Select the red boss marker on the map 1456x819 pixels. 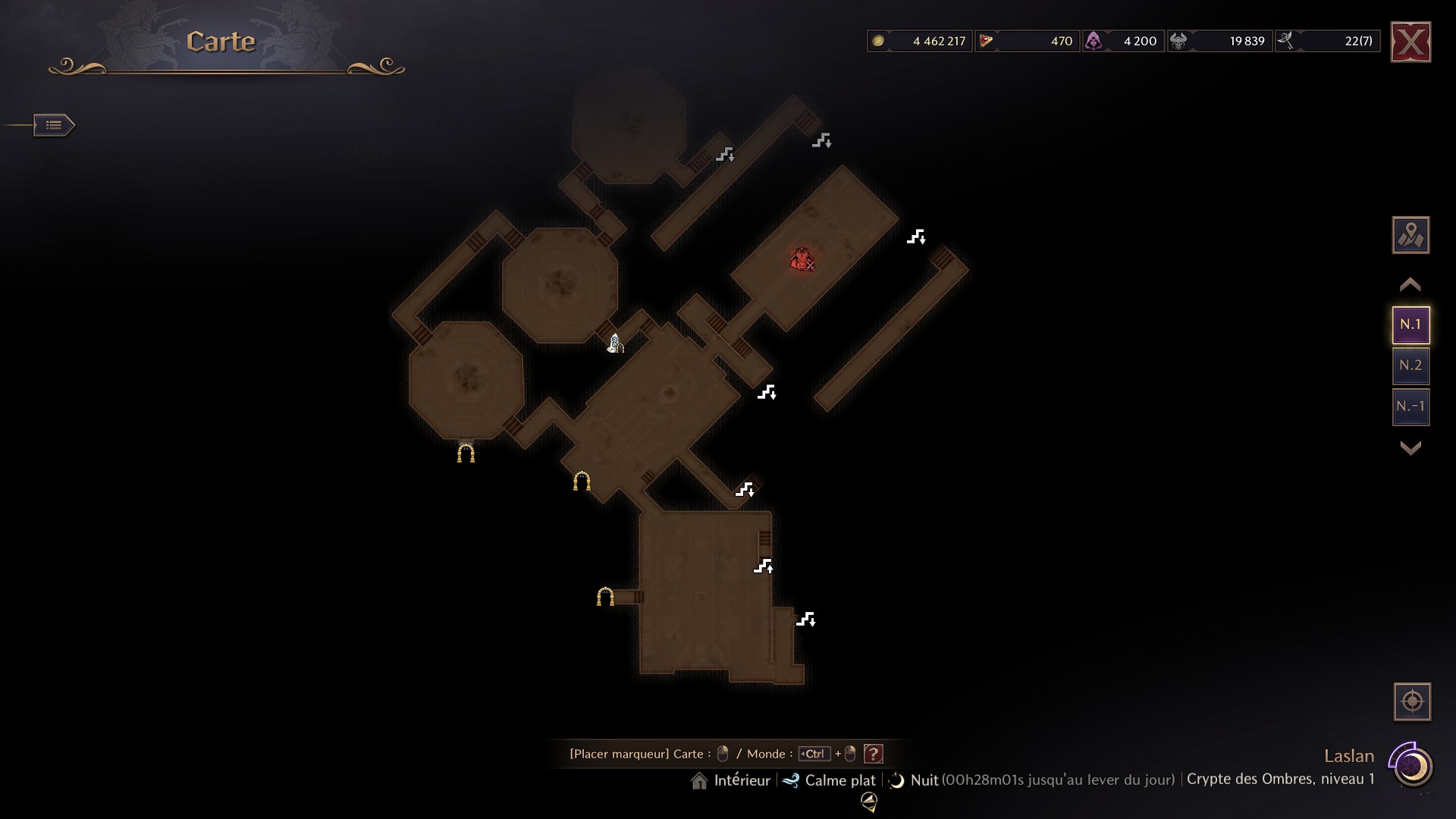coord(802,259)
